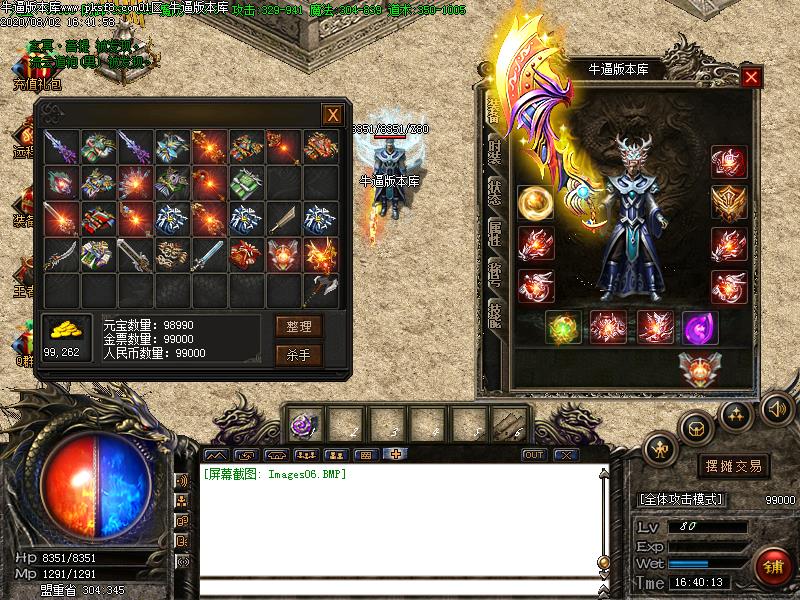Use the purple item in hotbar slot one

pyautogui.click(x=302, y=425)
